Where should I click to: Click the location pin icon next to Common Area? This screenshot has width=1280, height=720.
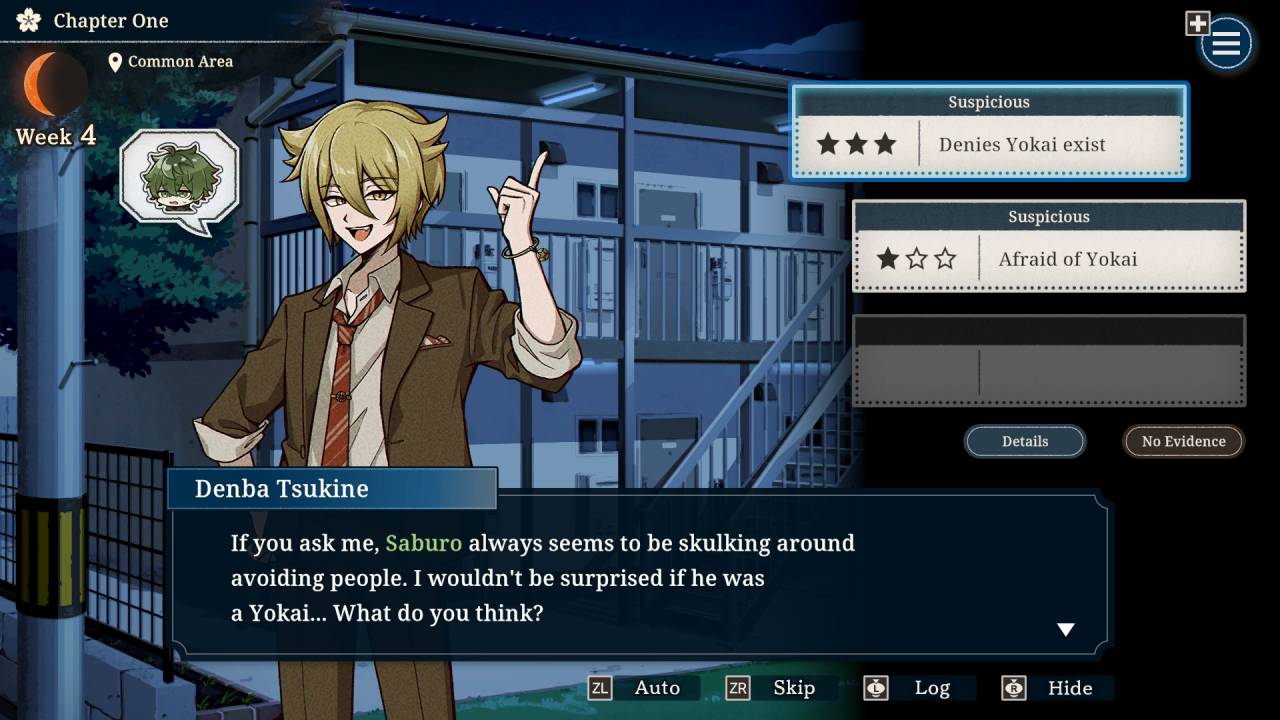[x=116, y=61]
